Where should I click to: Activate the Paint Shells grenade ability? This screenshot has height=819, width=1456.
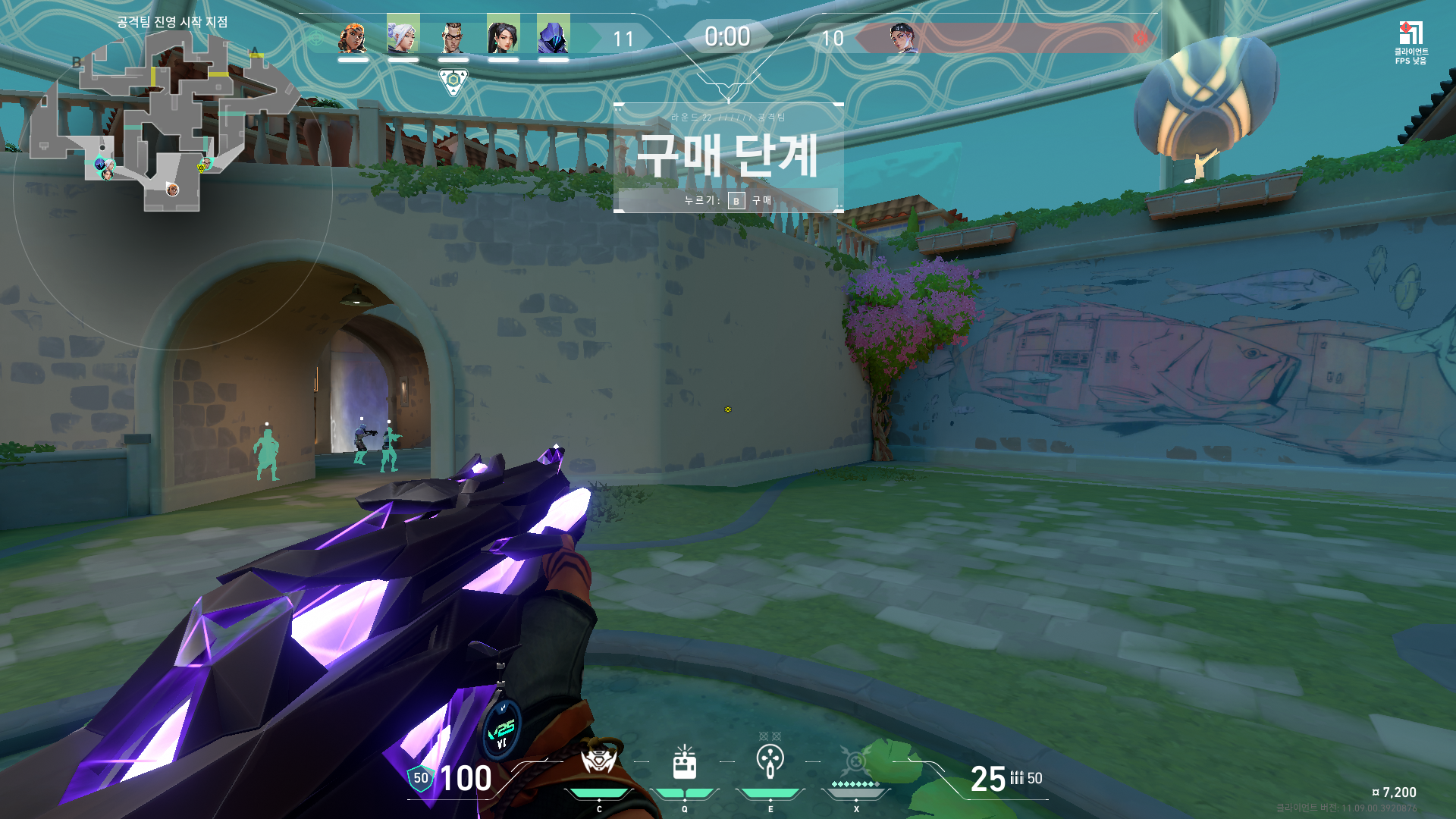[770, 761]
